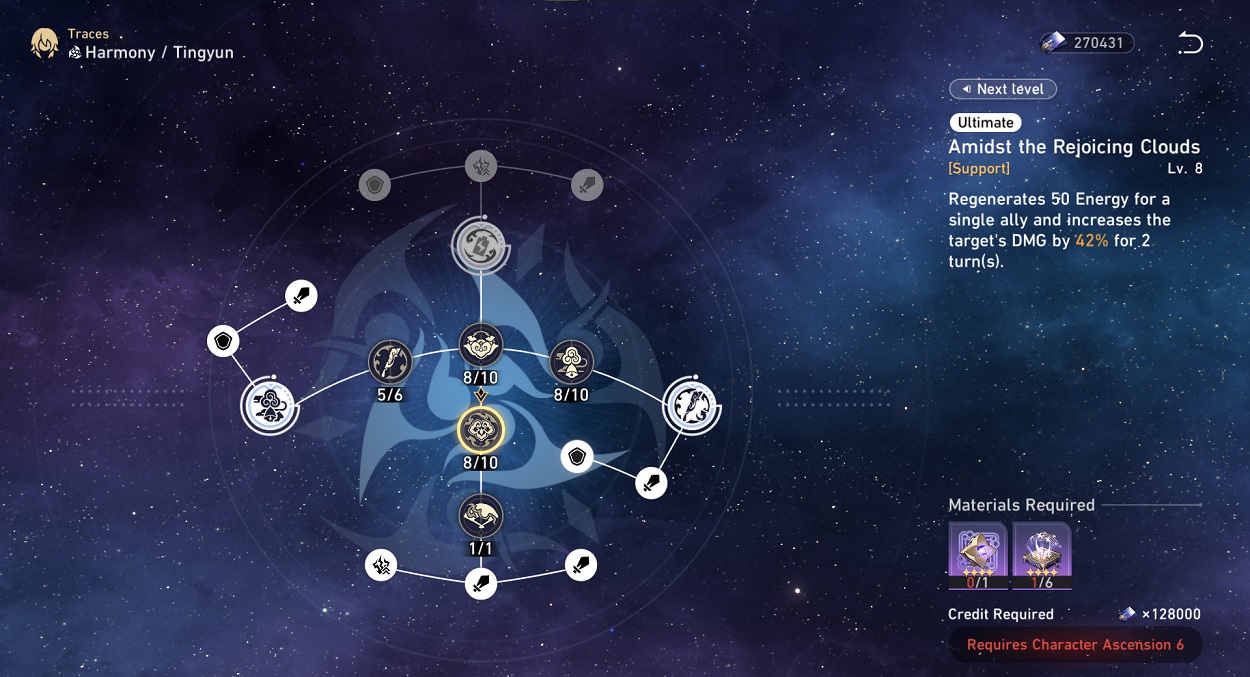
Task: Choose the large ringed node on far right
Action: 692,406
